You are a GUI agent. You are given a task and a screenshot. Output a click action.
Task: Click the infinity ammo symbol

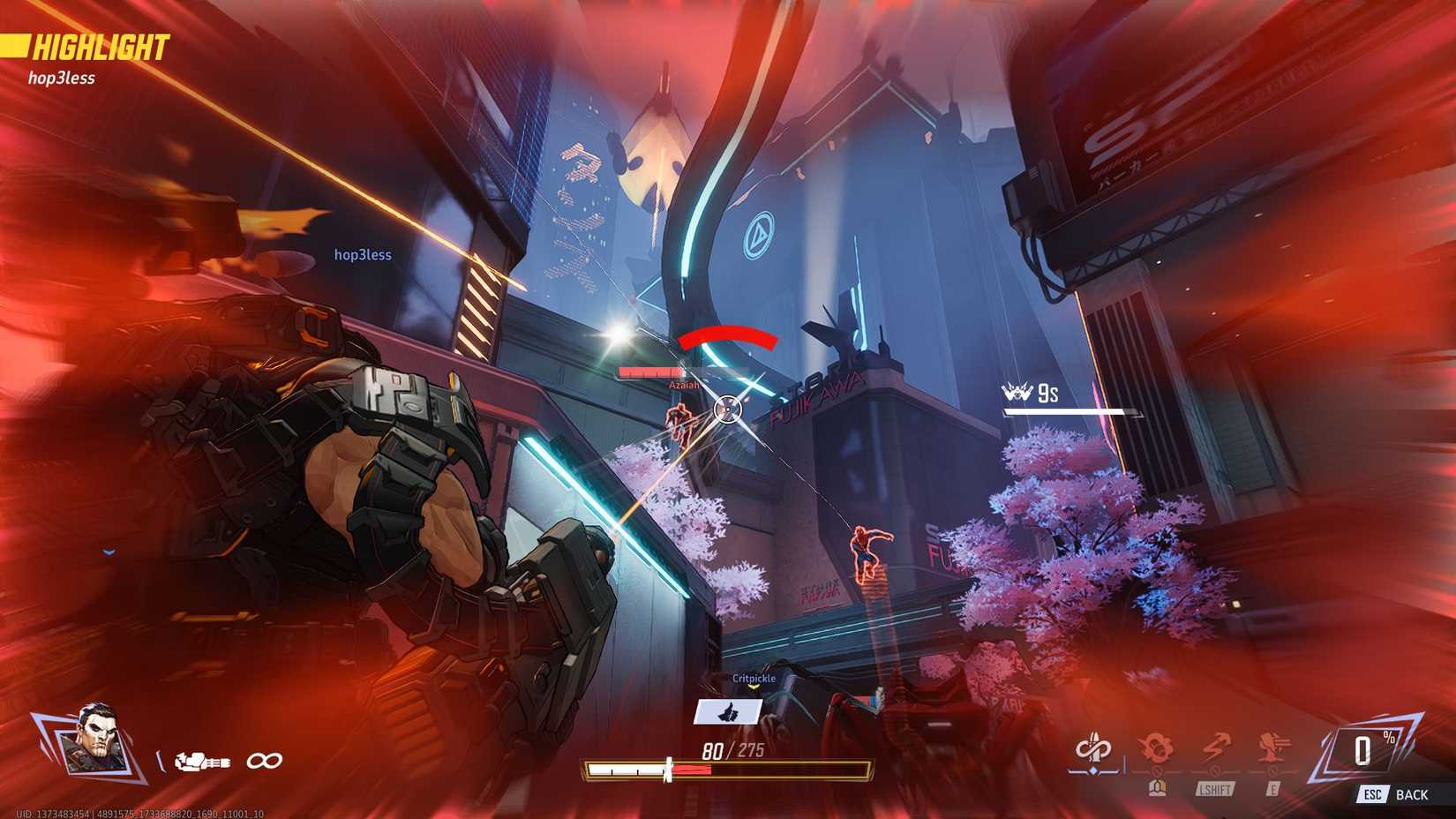[x=265, y=762]
